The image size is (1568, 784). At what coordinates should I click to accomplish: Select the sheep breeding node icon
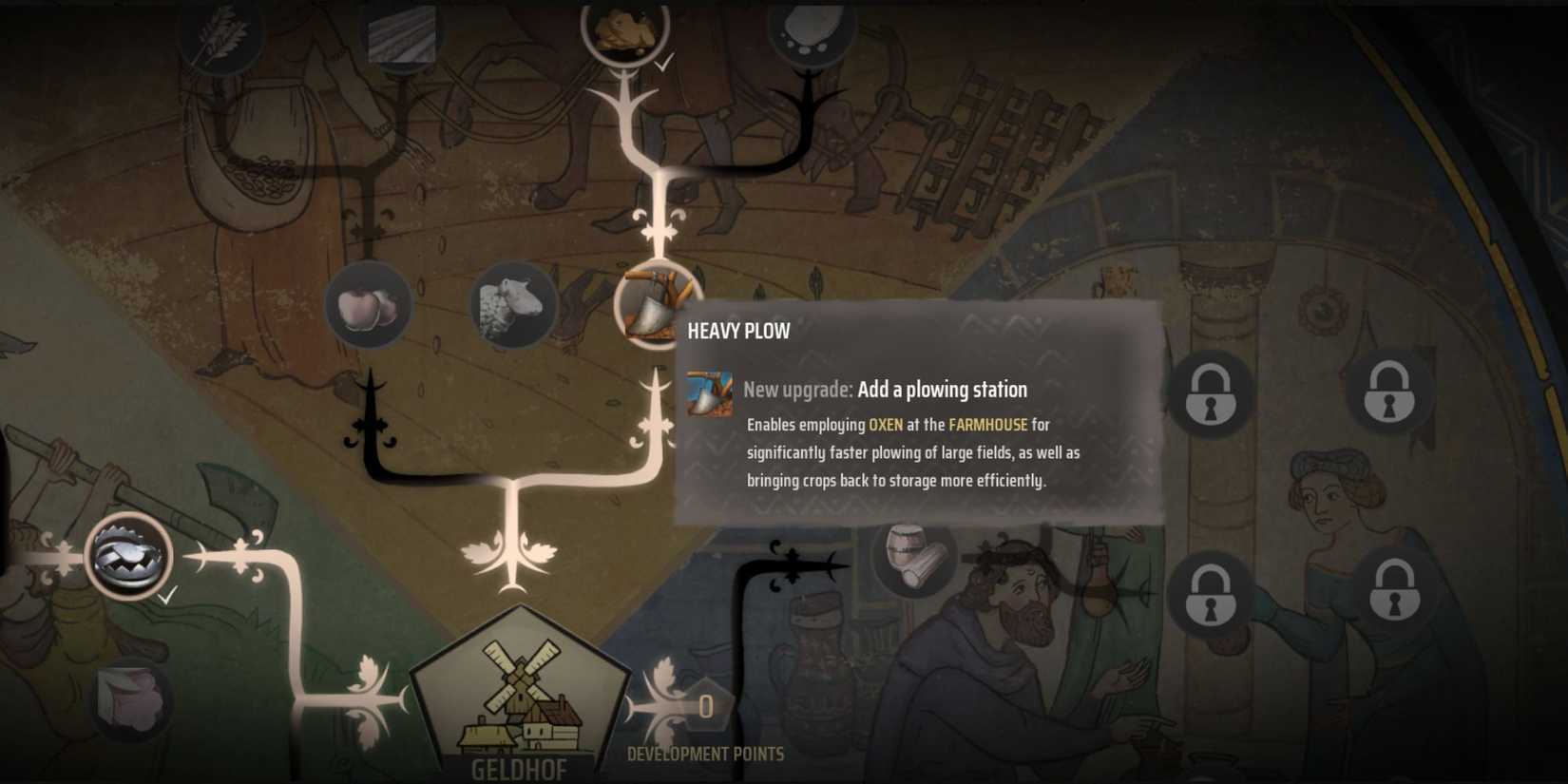click(510, 306)
